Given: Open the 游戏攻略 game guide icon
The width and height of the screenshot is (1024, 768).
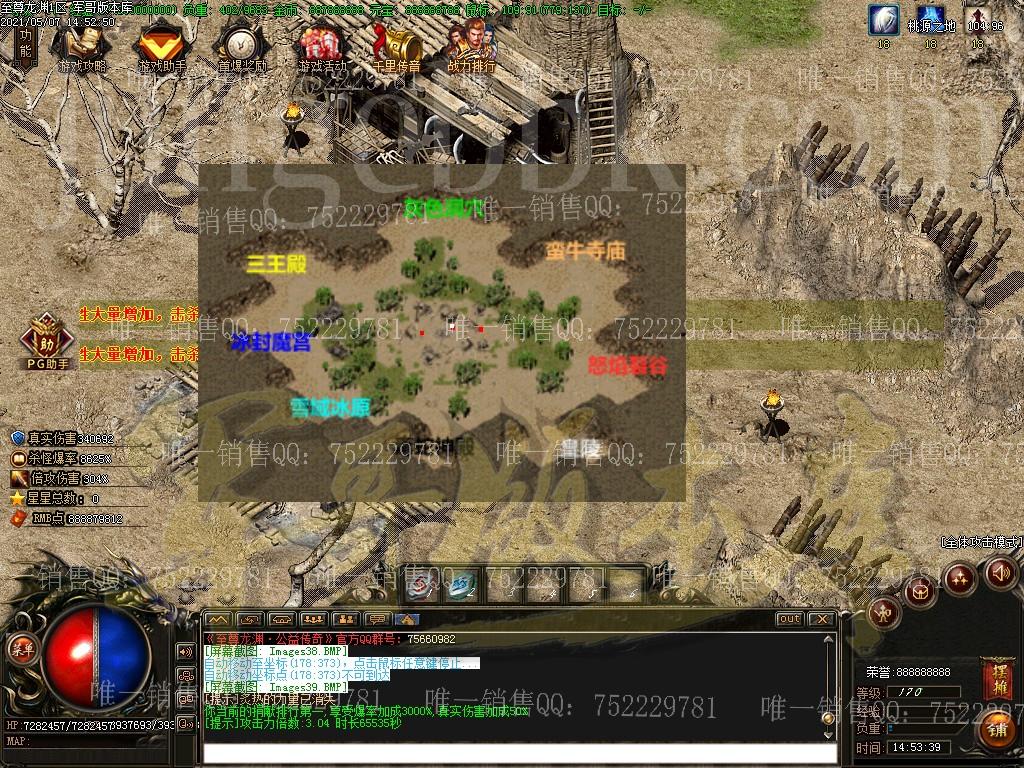Looking at the screenshot, I should pyautogui.click(x=82, y=47).
